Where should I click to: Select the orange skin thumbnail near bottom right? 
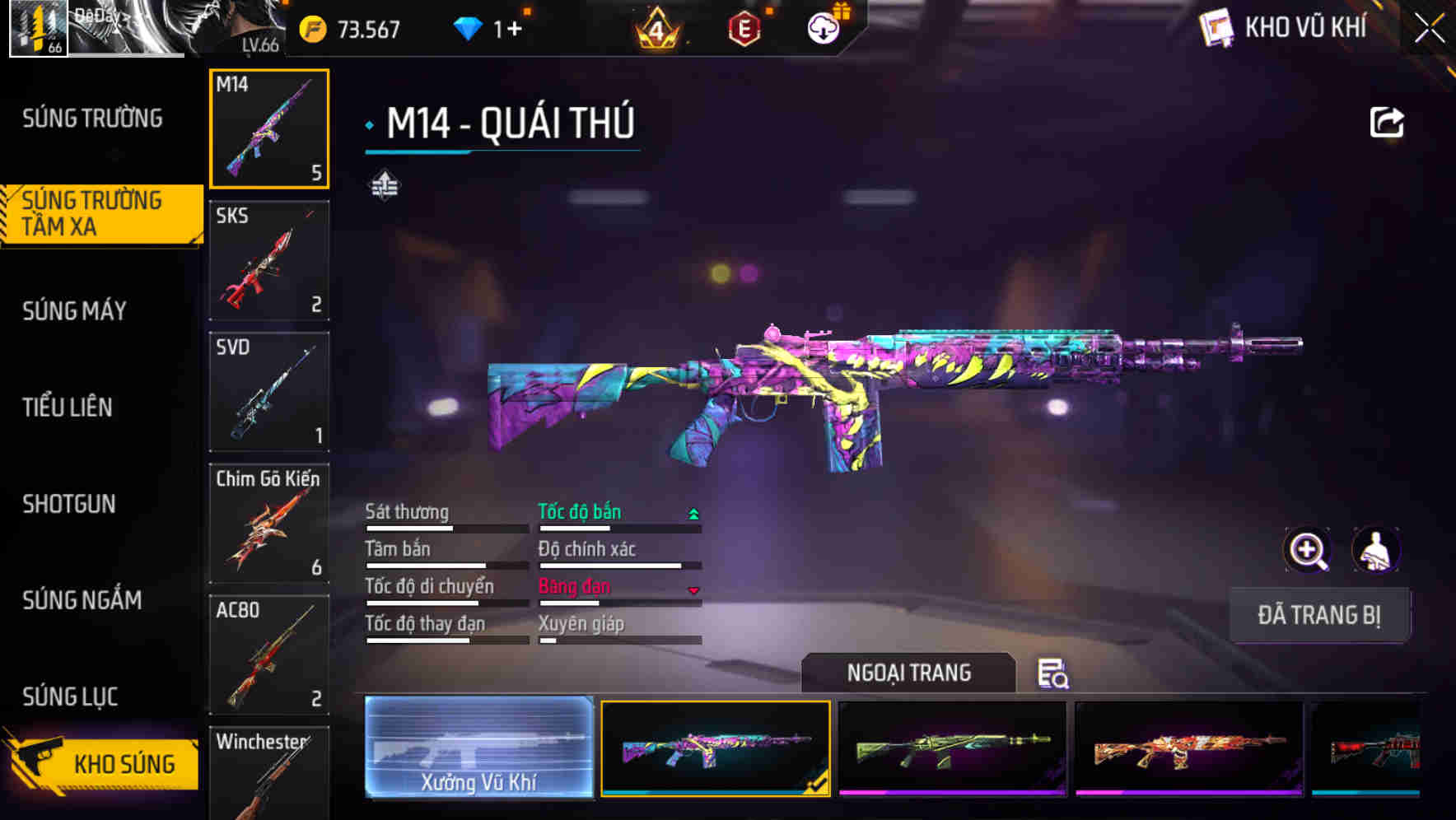[x=1189, y=749]
